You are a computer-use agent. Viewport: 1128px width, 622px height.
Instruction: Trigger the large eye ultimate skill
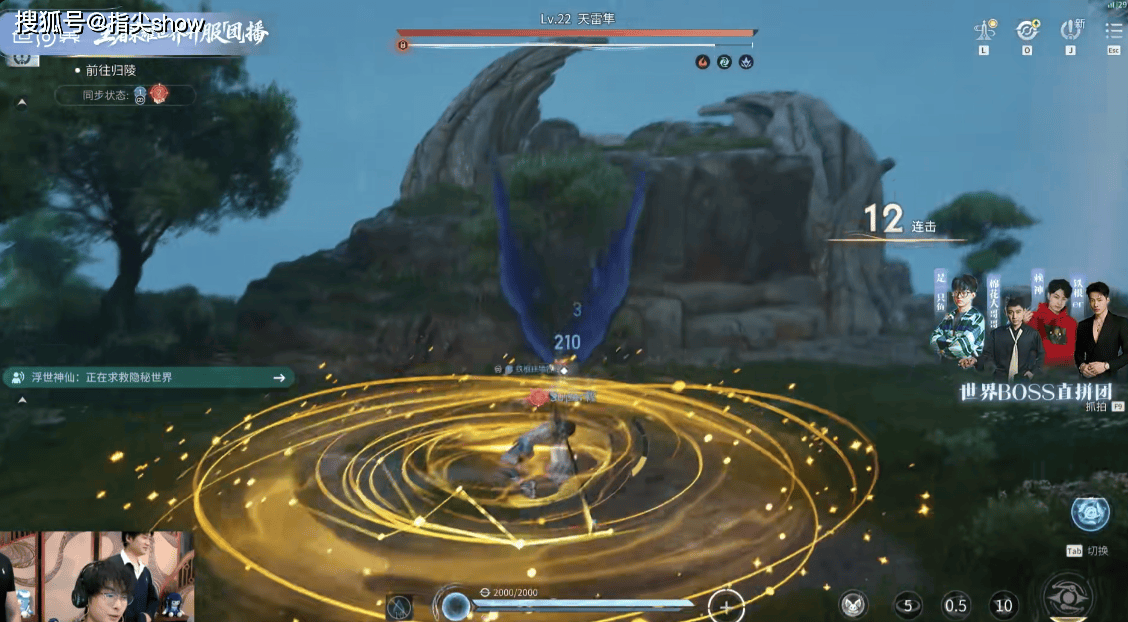(1069, 598)
